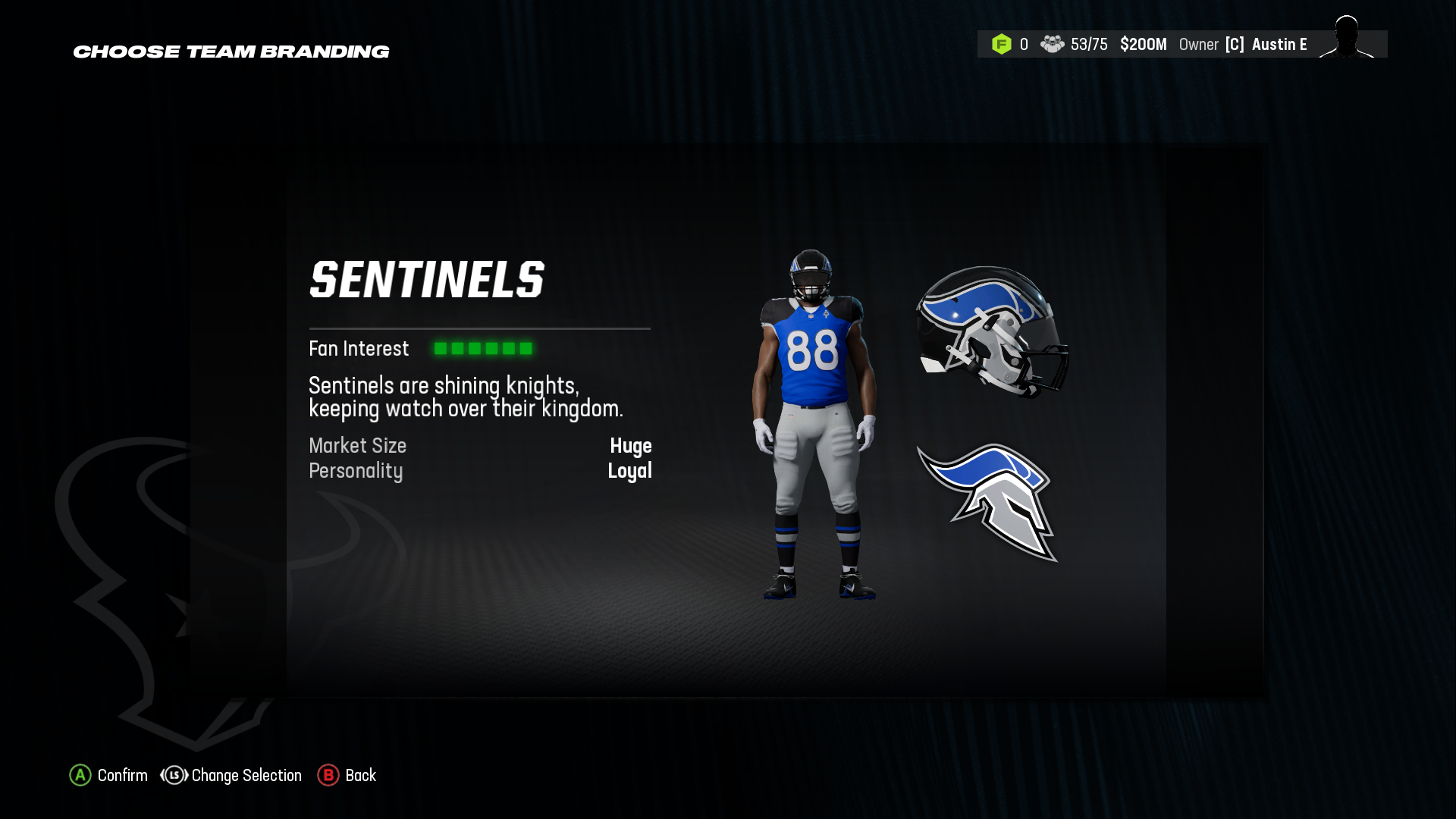Click the green A Confirm button icon
The width and height of the screenshot is (1456, 819).
click(80, 776)
